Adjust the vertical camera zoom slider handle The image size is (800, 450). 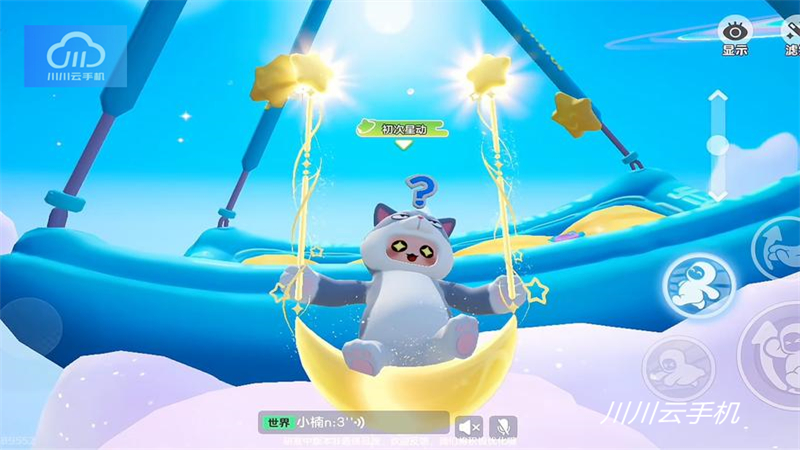tap(717, 145)
